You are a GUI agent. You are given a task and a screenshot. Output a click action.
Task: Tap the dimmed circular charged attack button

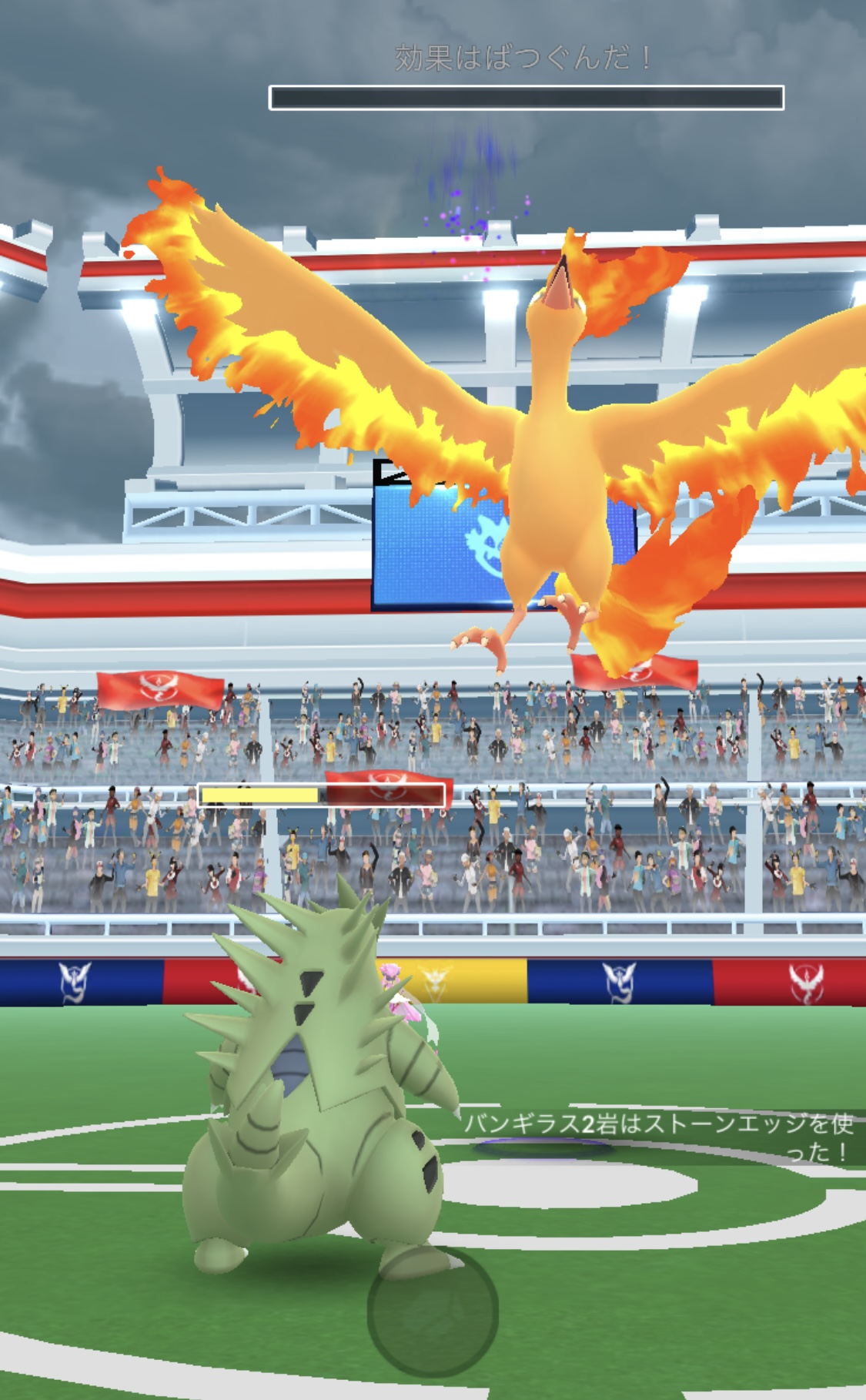[433, 1311]
